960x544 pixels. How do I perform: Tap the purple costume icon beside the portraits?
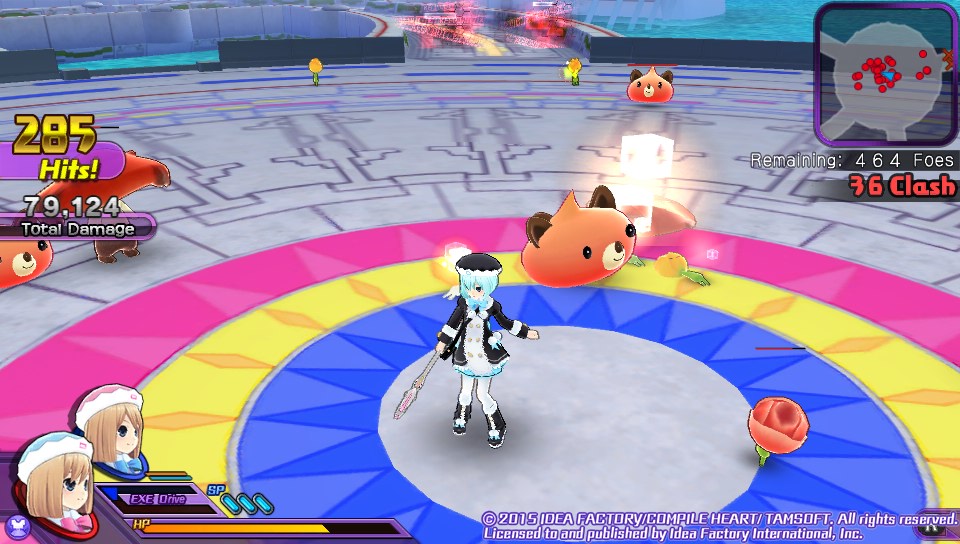click(x=17, y=523)
